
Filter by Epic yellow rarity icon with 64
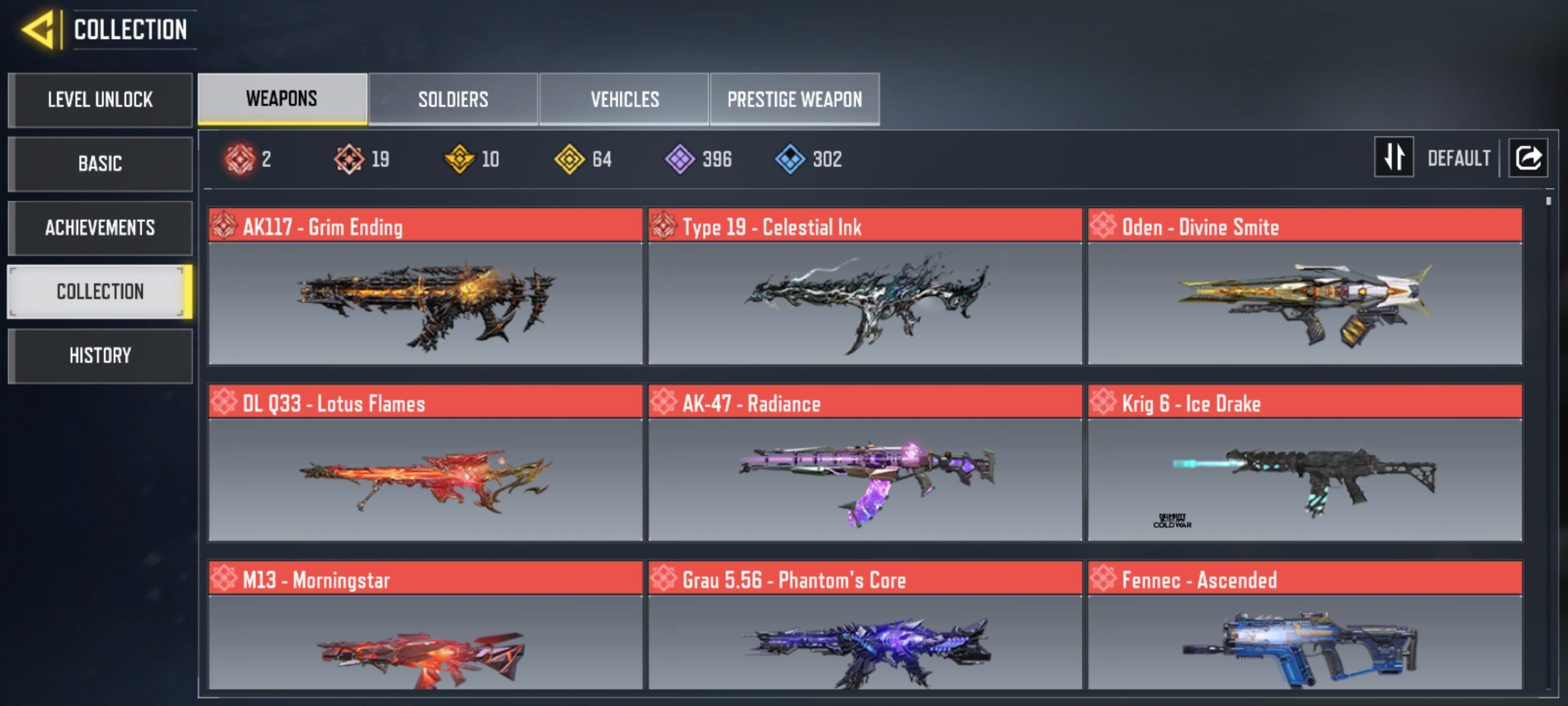570,159
